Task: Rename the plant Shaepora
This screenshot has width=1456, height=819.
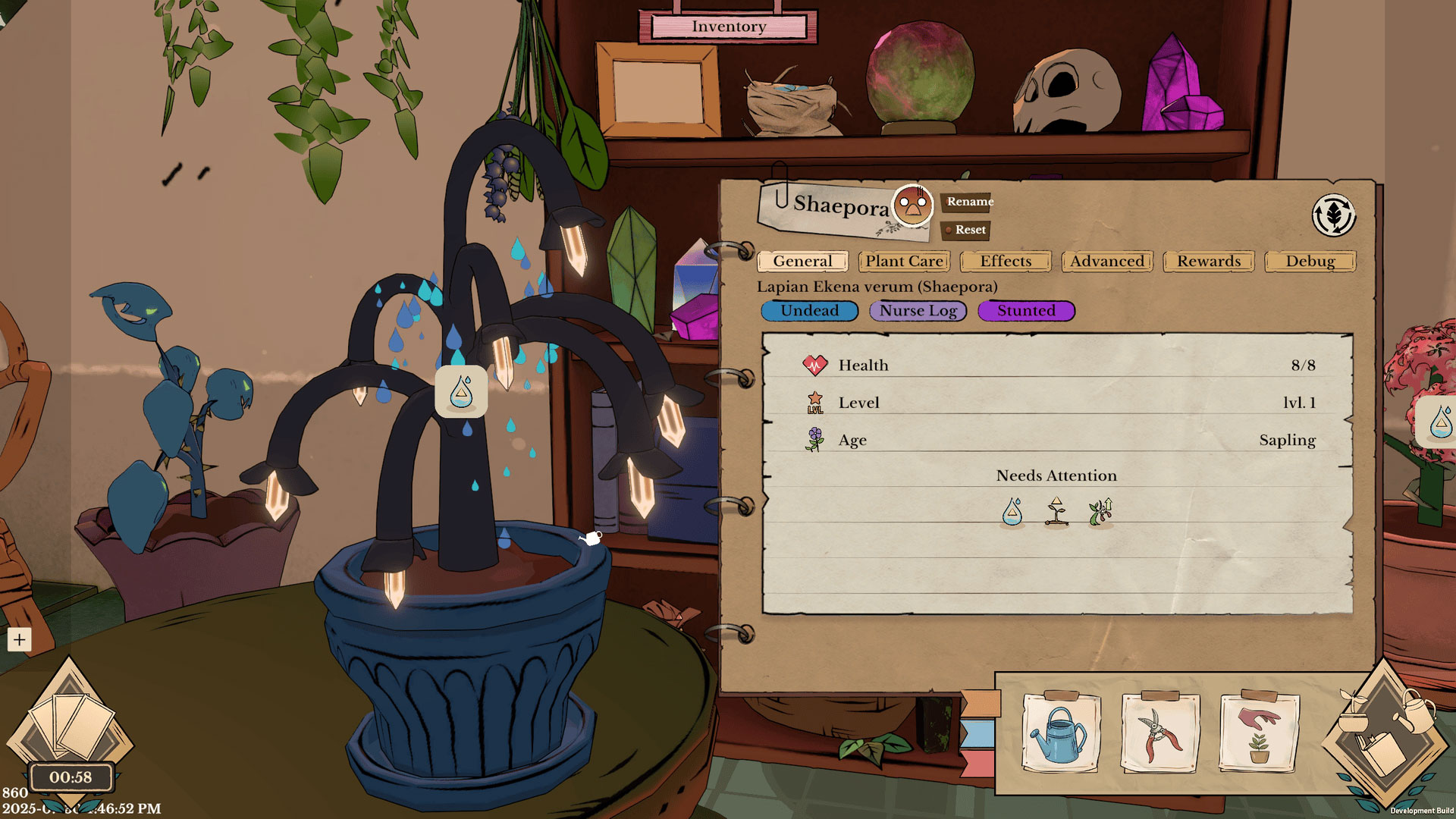Action: [968, 202]
